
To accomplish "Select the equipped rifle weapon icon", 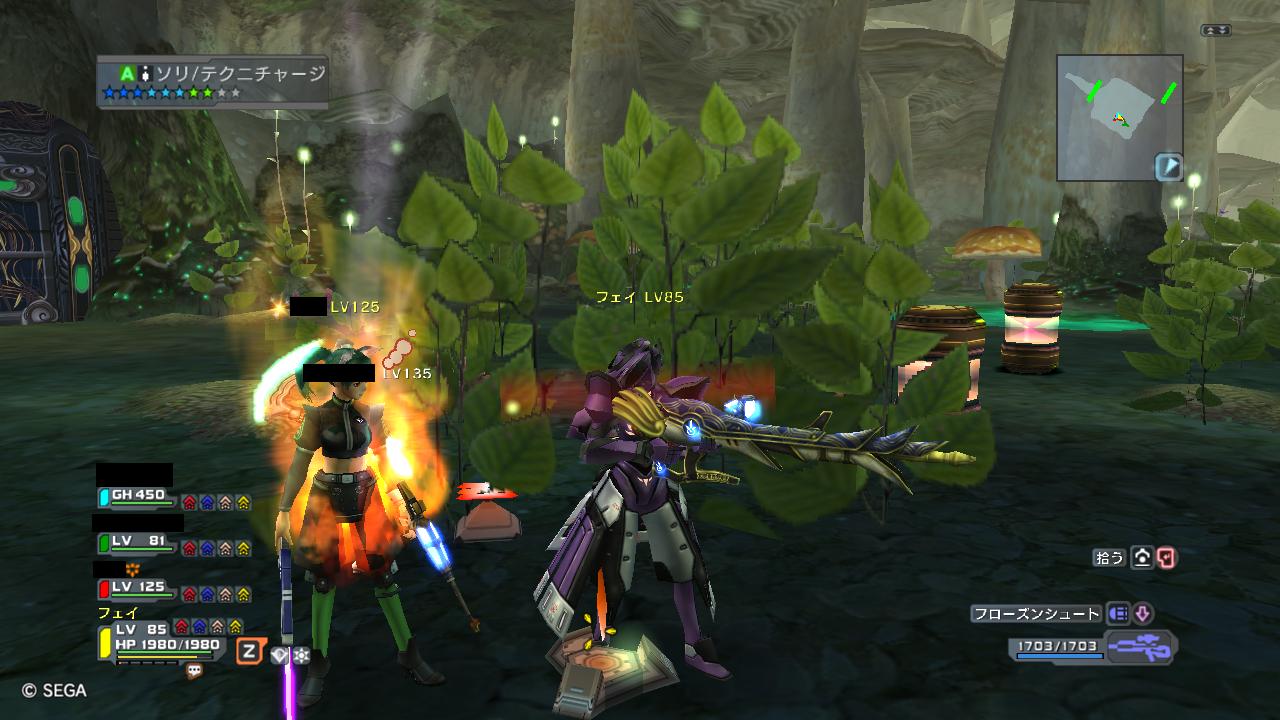I will tap(1140, 648).
